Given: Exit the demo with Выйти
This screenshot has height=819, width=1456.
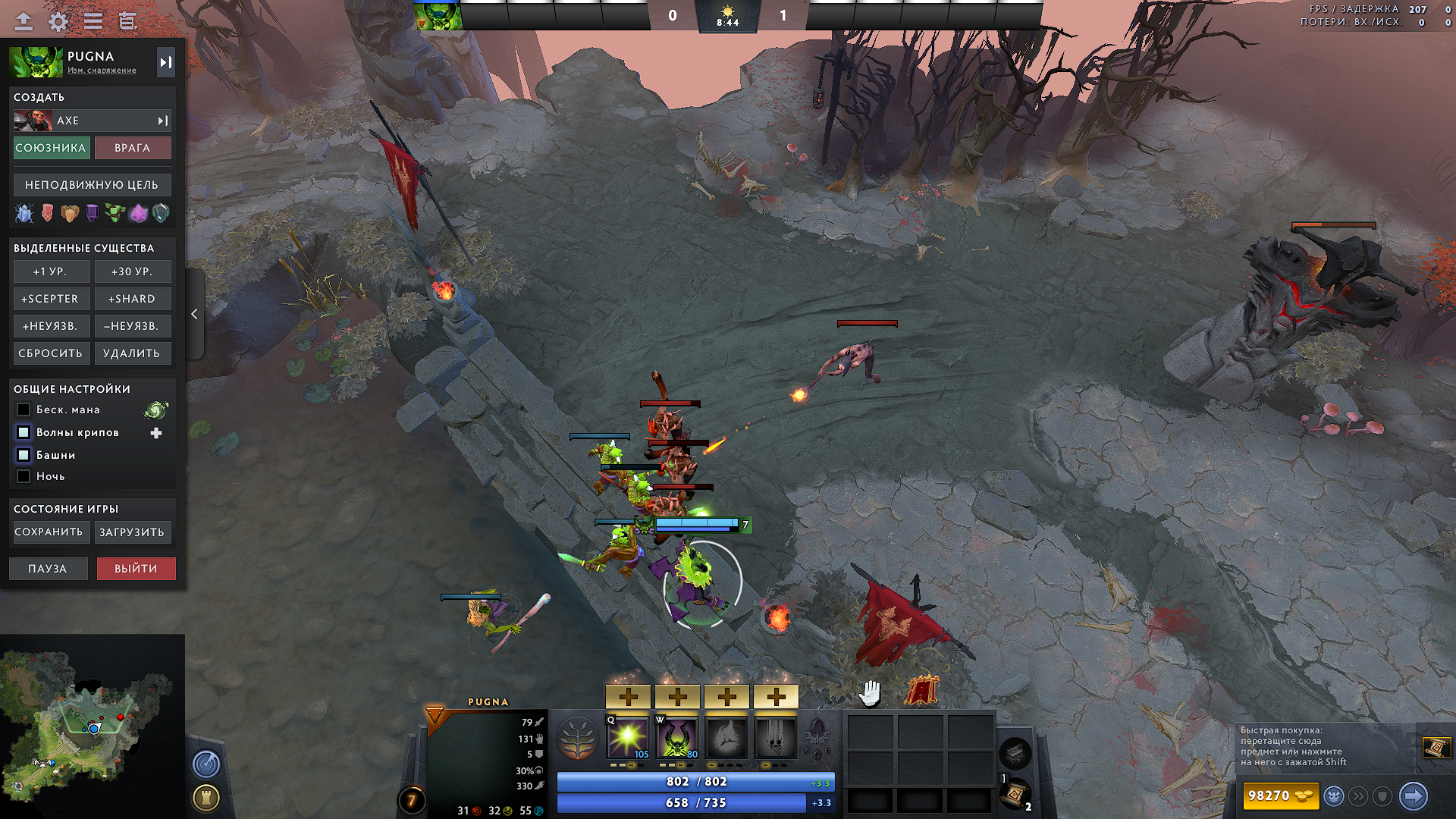Looking at the screenshot, I should tap(136, 569).
